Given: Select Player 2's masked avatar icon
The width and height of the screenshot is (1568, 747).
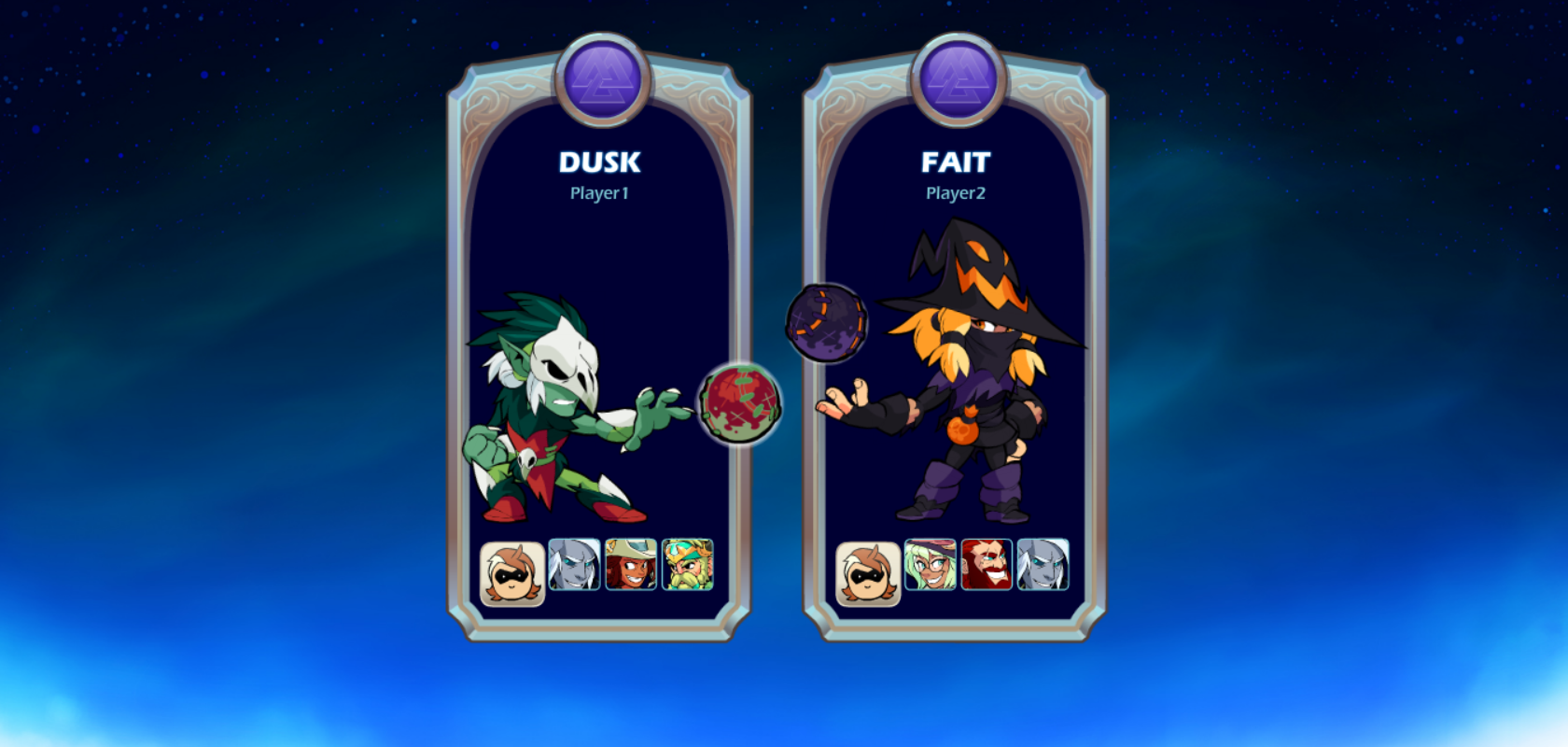Looking at the screenshot, I should click(x=867, y=570).
